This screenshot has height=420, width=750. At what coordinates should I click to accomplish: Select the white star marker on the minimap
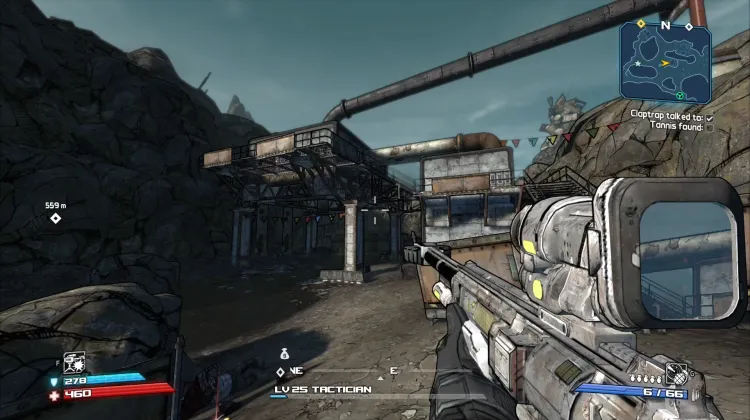tap(637, 63)
